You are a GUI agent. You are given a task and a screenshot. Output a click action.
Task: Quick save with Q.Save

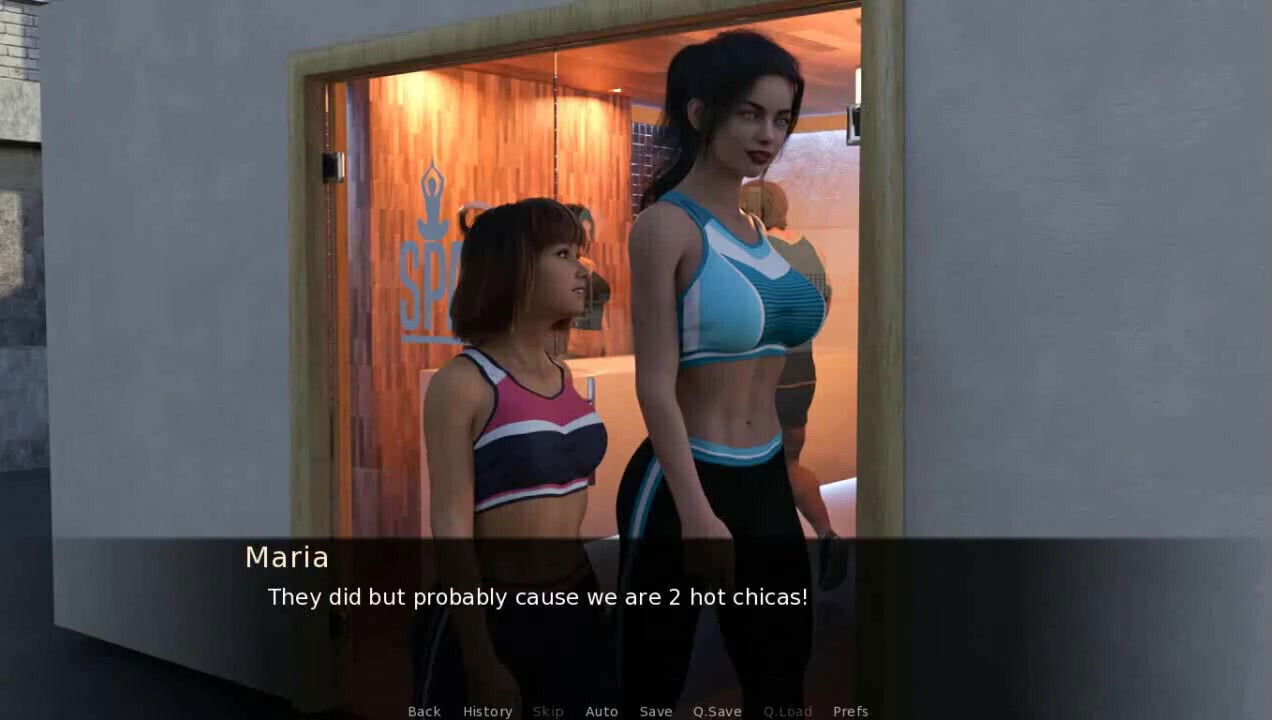click(717, 711)
